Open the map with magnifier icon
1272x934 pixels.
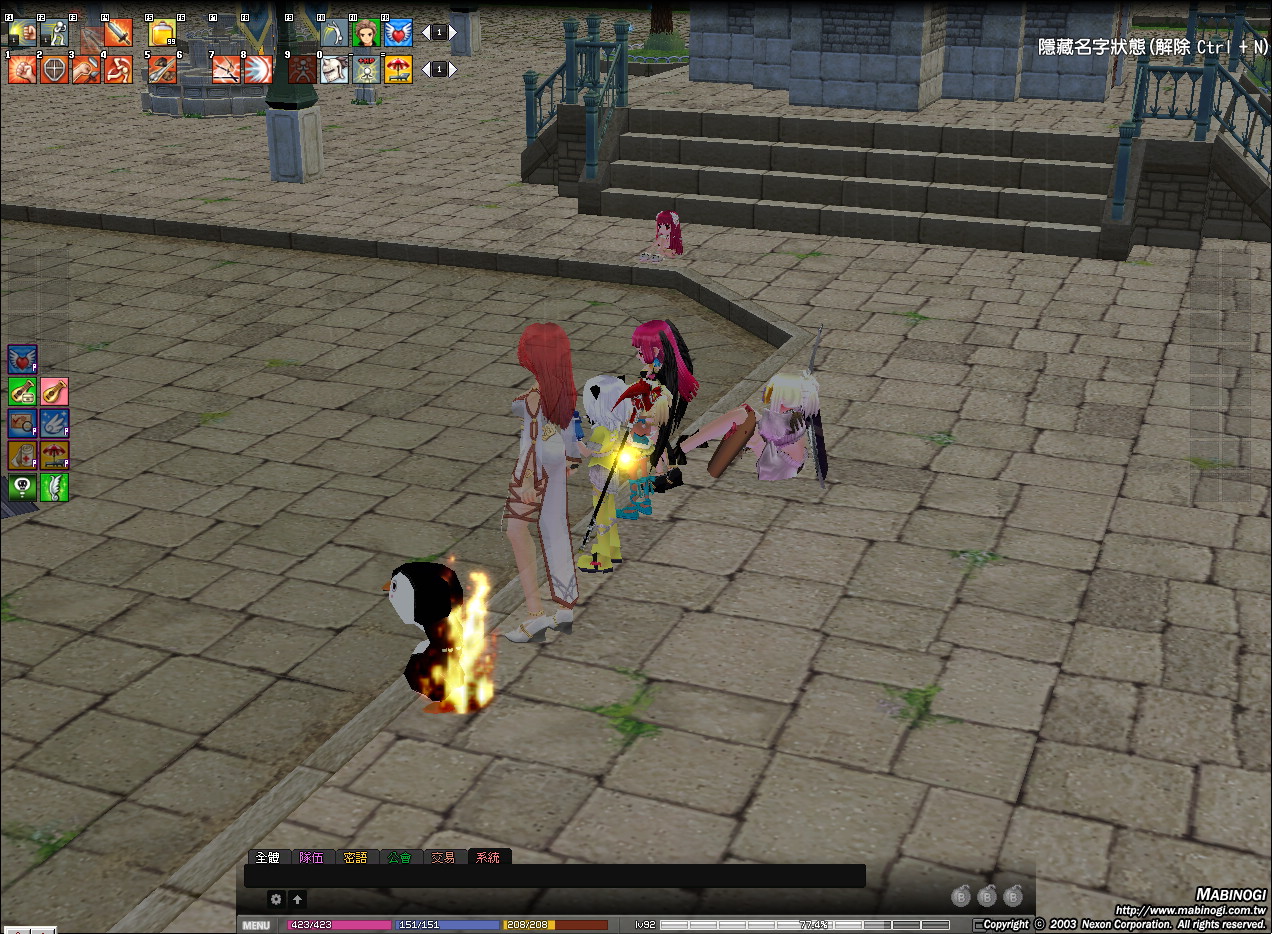22,423
